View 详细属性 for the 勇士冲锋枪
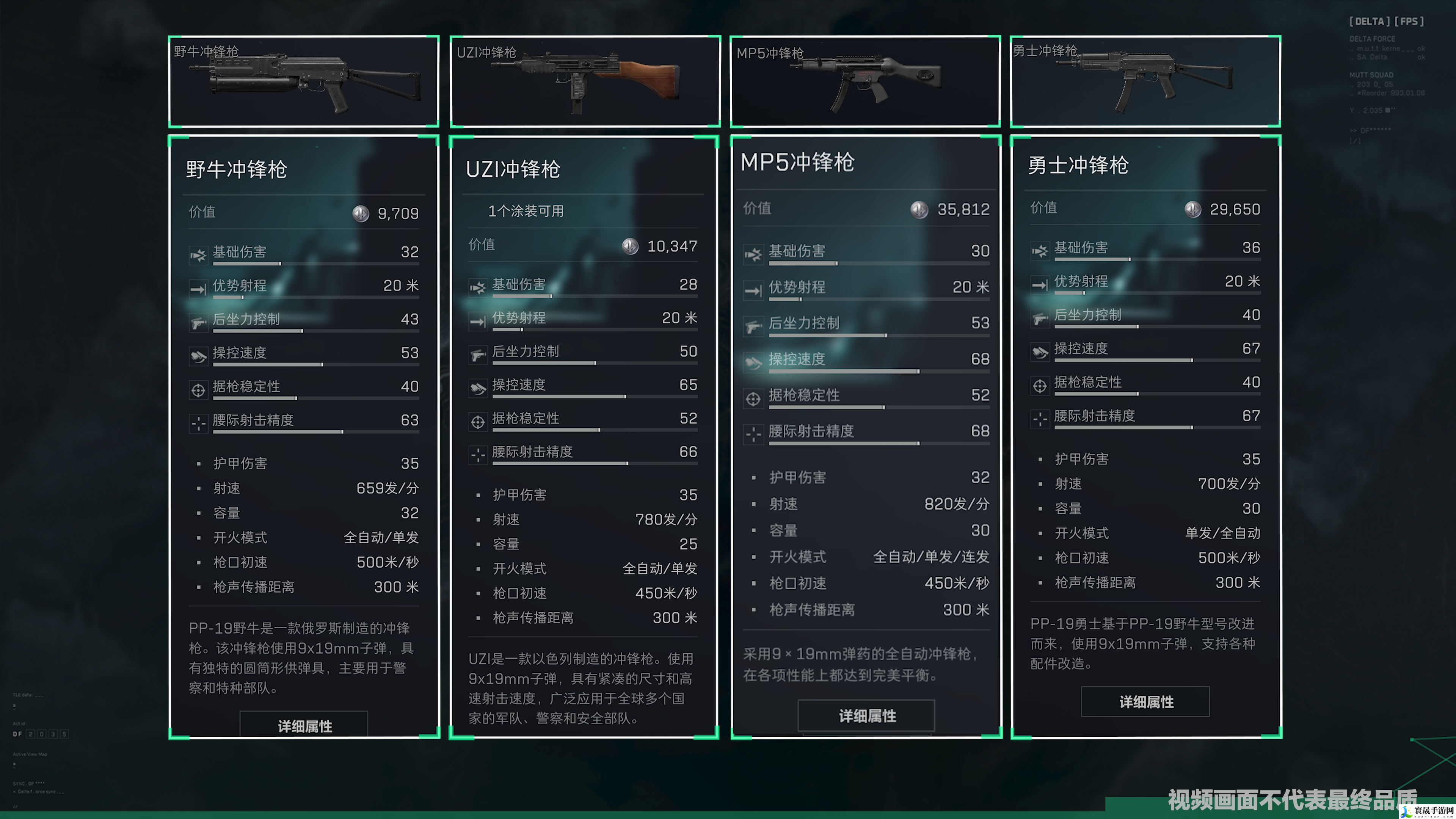Image resolution: width=1456 pixels, height=819 pixels. tap(1145, 701)
